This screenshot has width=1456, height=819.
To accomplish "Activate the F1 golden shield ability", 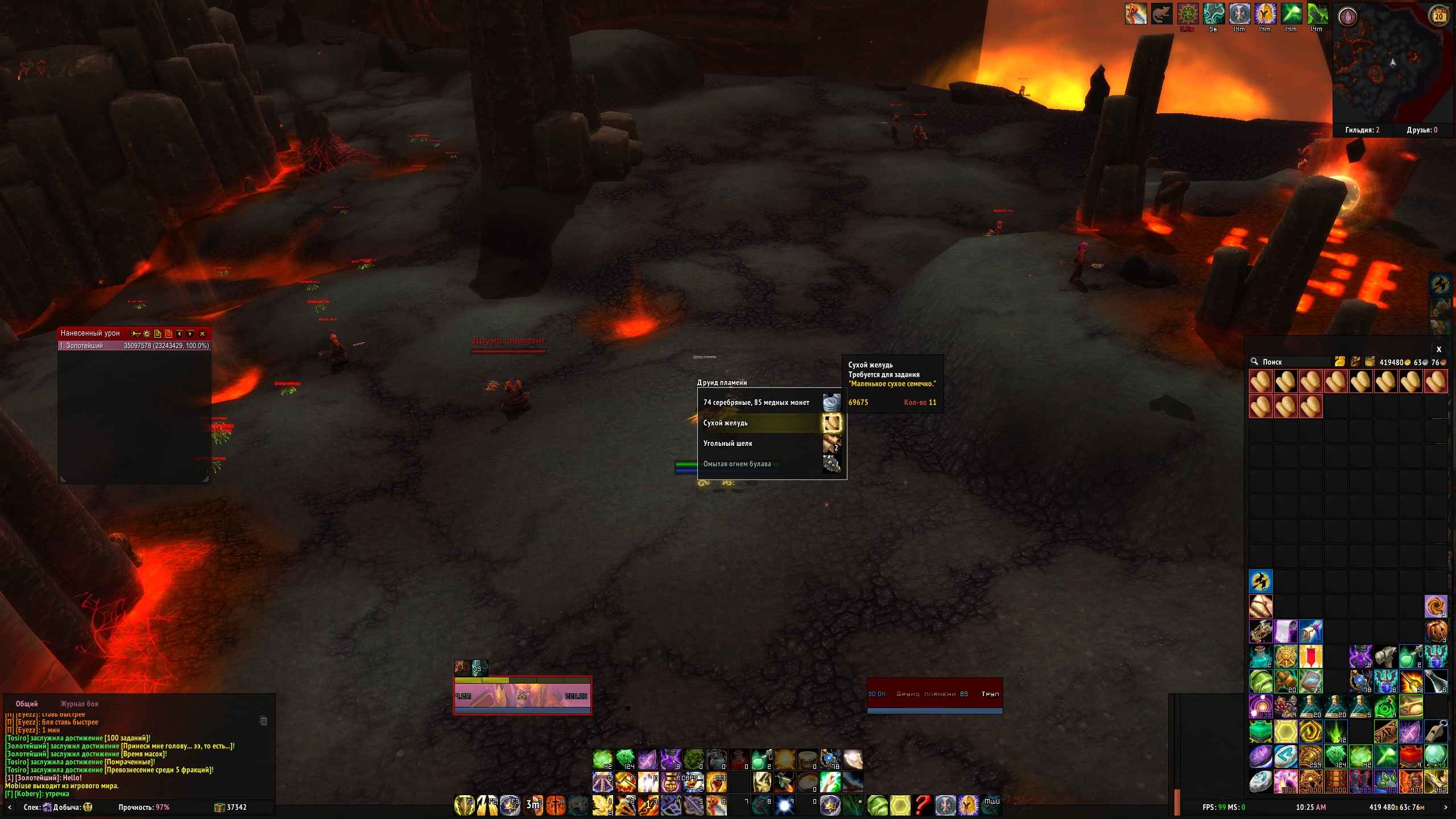I will click(465, 805).
